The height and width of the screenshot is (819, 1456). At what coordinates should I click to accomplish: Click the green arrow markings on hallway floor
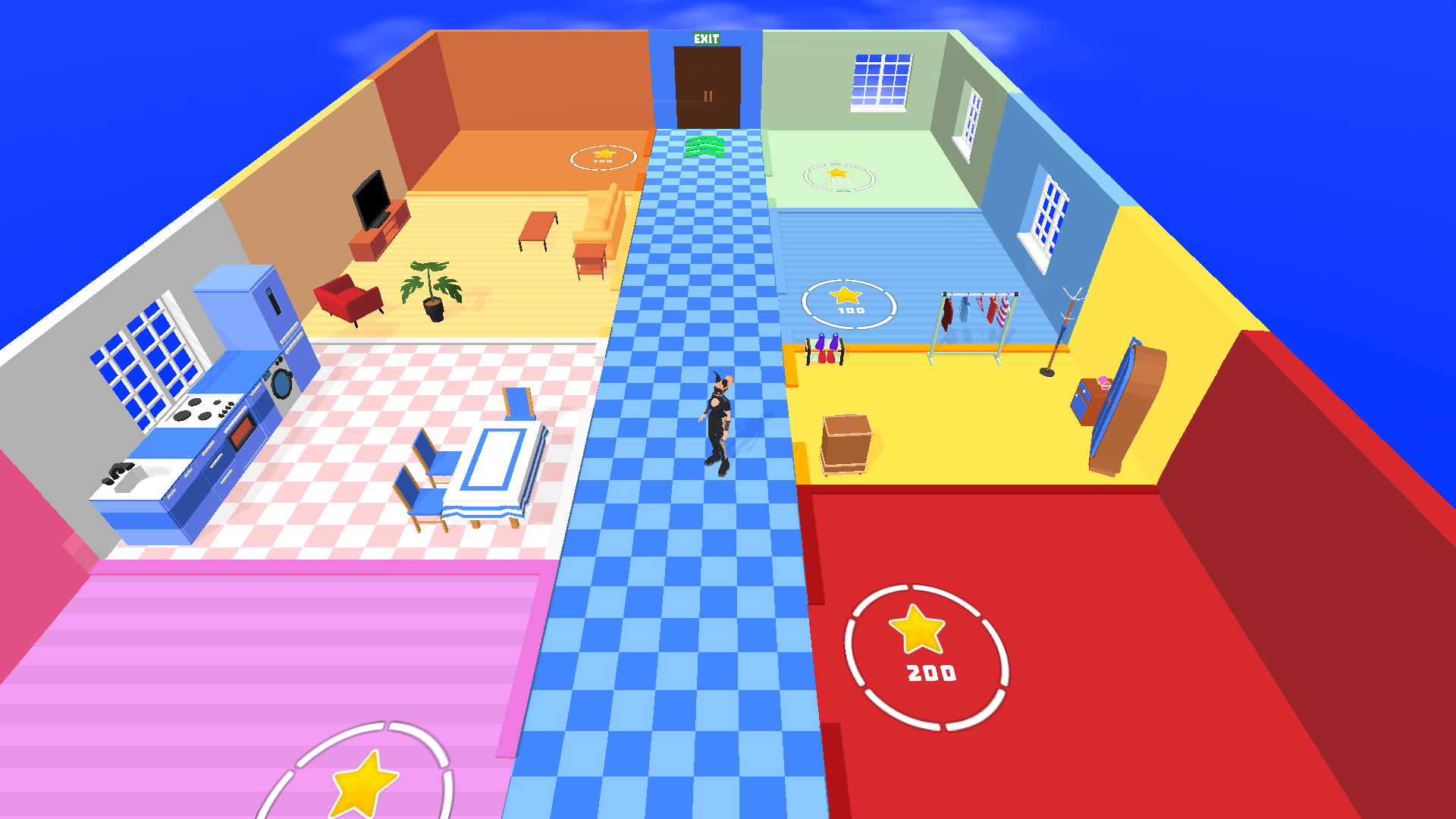point(706,146)
